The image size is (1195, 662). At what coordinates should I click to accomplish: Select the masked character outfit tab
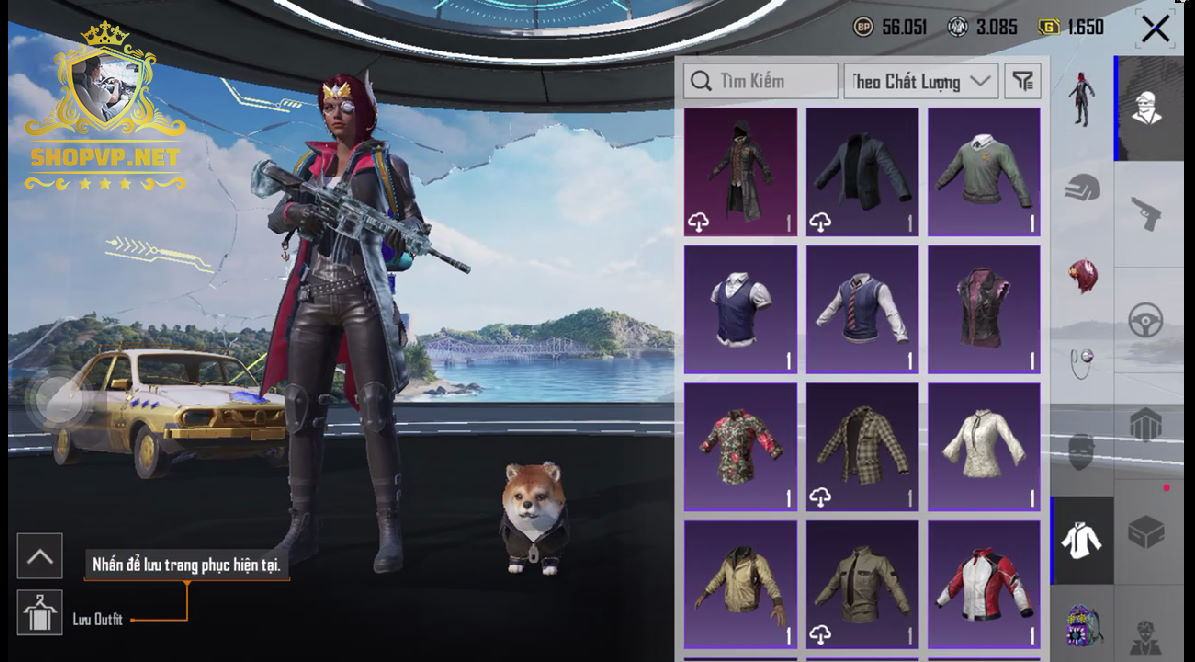[x=1147, y=108]
